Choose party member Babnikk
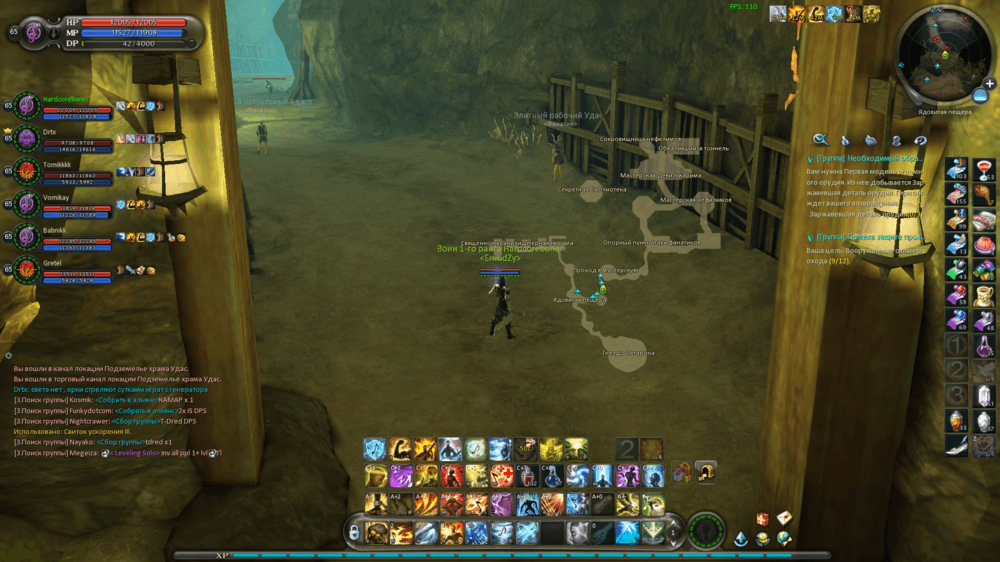 pyautogui.click(x=27, y=237)
